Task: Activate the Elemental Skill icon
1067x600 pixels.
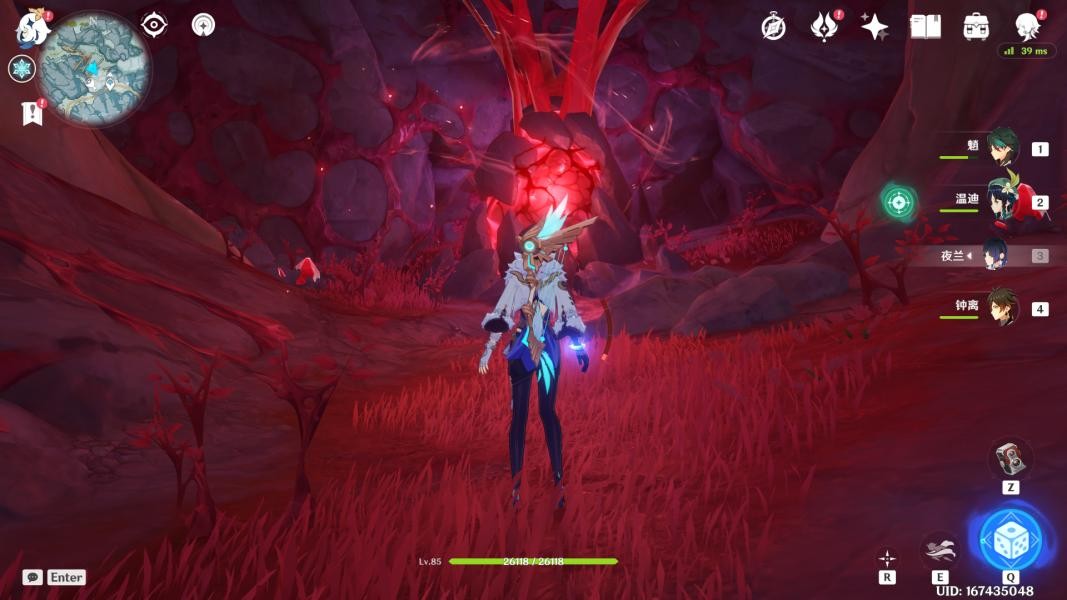Action: coord(940,549)
